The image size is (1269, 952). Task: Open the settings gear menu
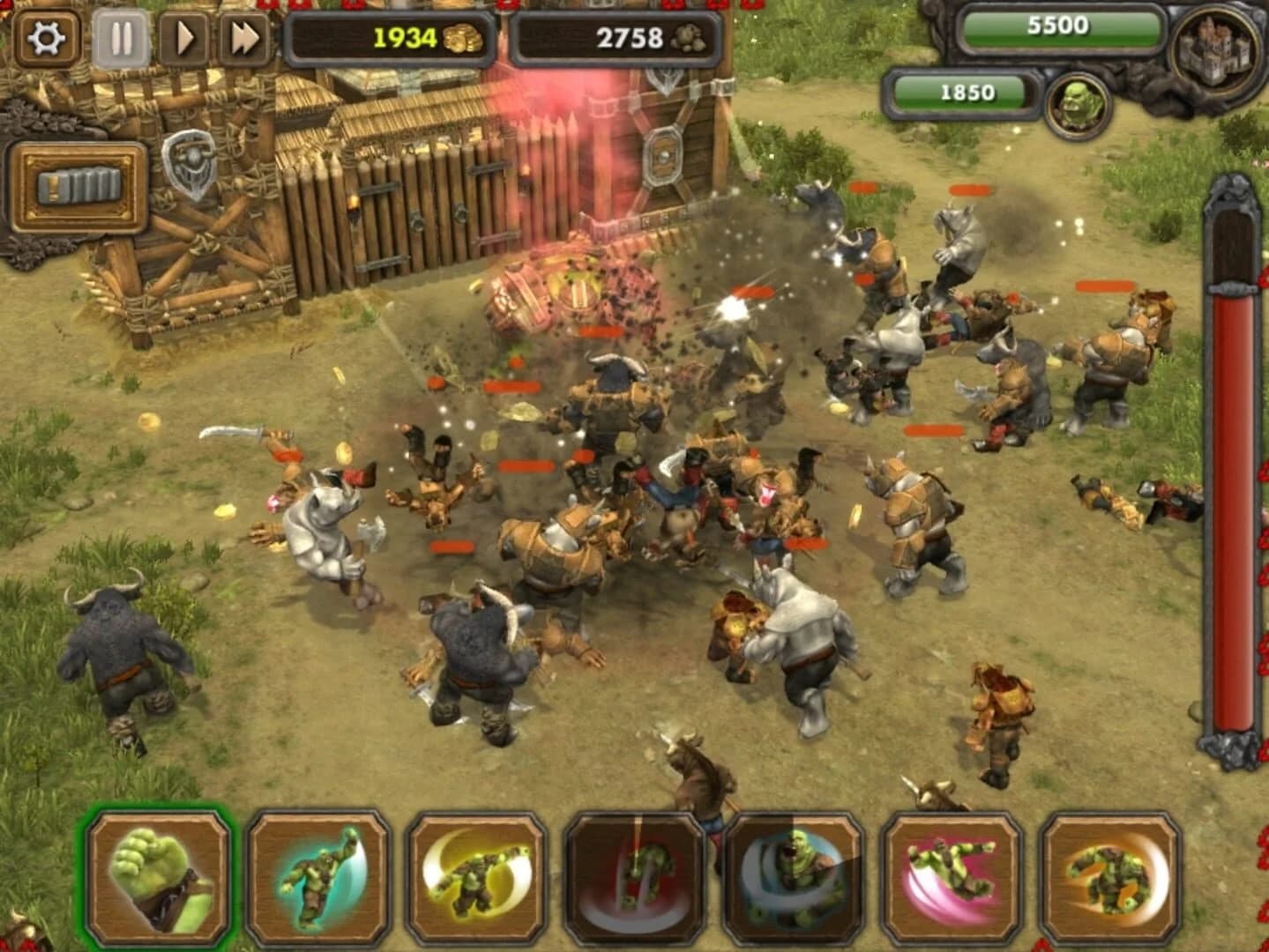[x=46, y=38]
